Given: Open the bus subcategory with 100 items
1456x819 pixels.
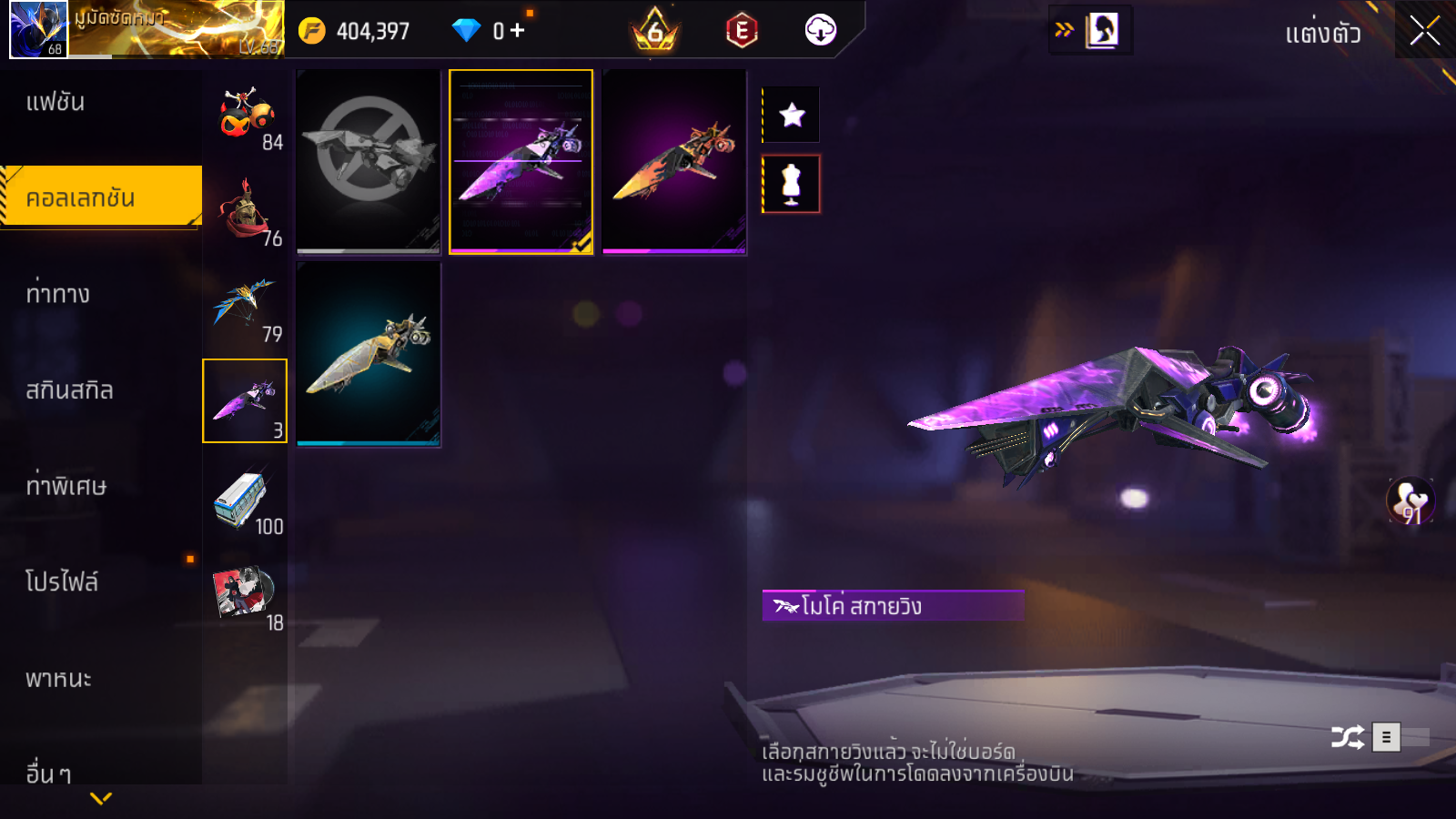Looking at the screenshot, I should 246,500.
